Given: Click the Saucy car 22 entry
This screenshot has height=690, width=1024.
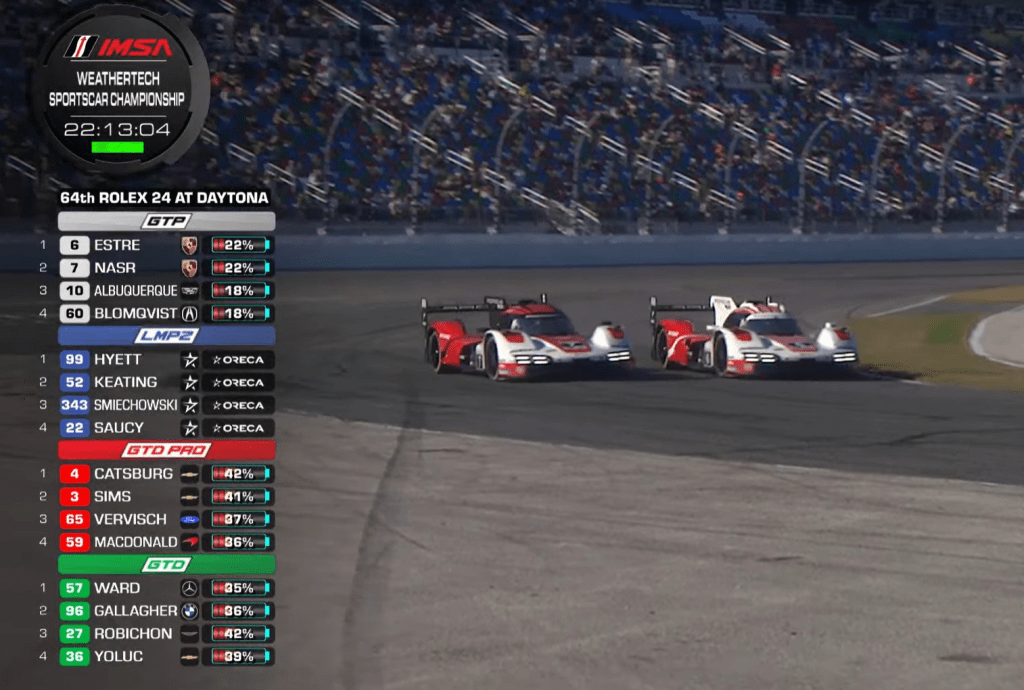Looking at the screenshot, I should [x=119, y=428].
